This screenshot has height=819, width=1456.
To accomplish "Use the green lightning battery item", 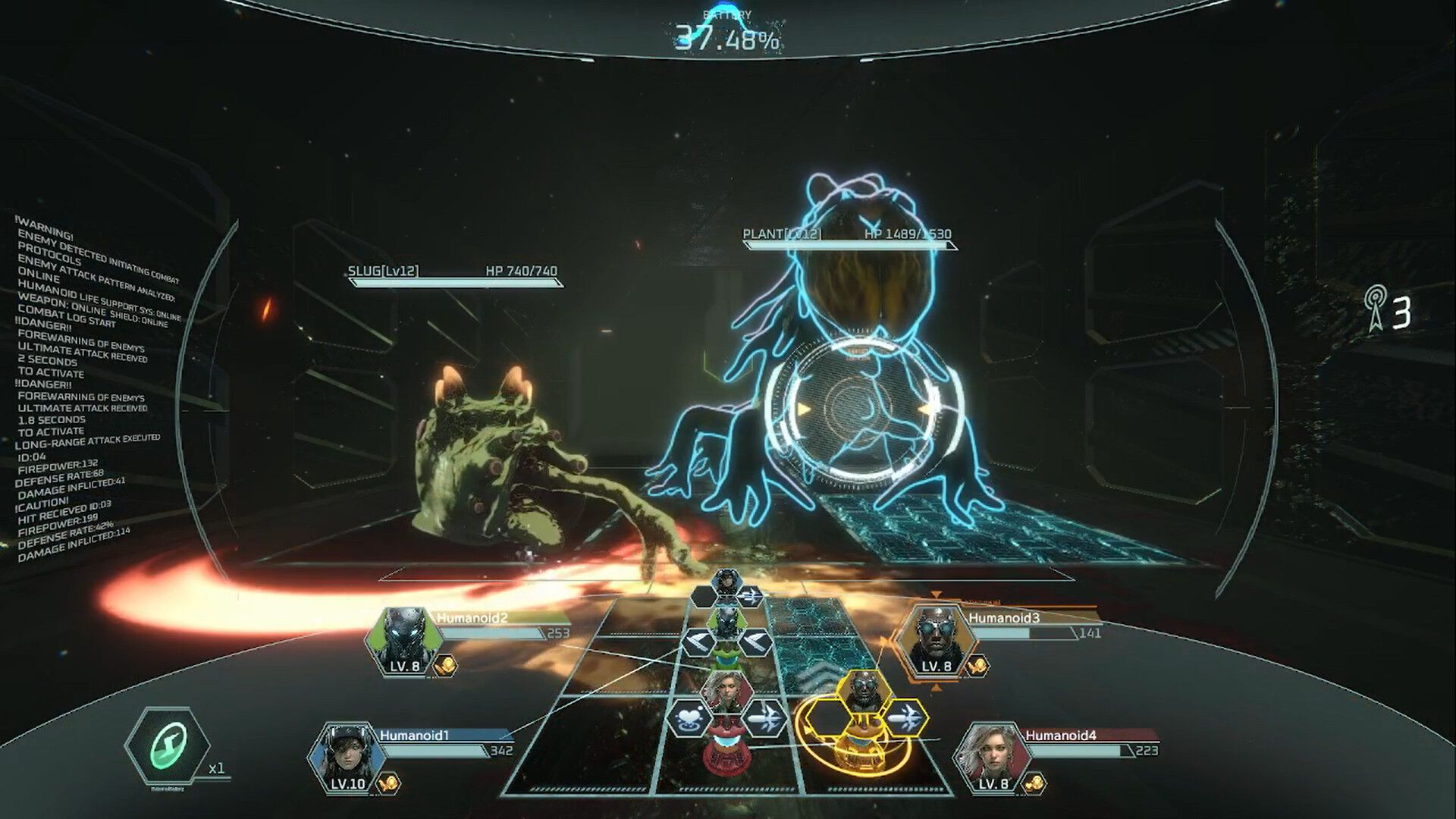I will 167,745.
